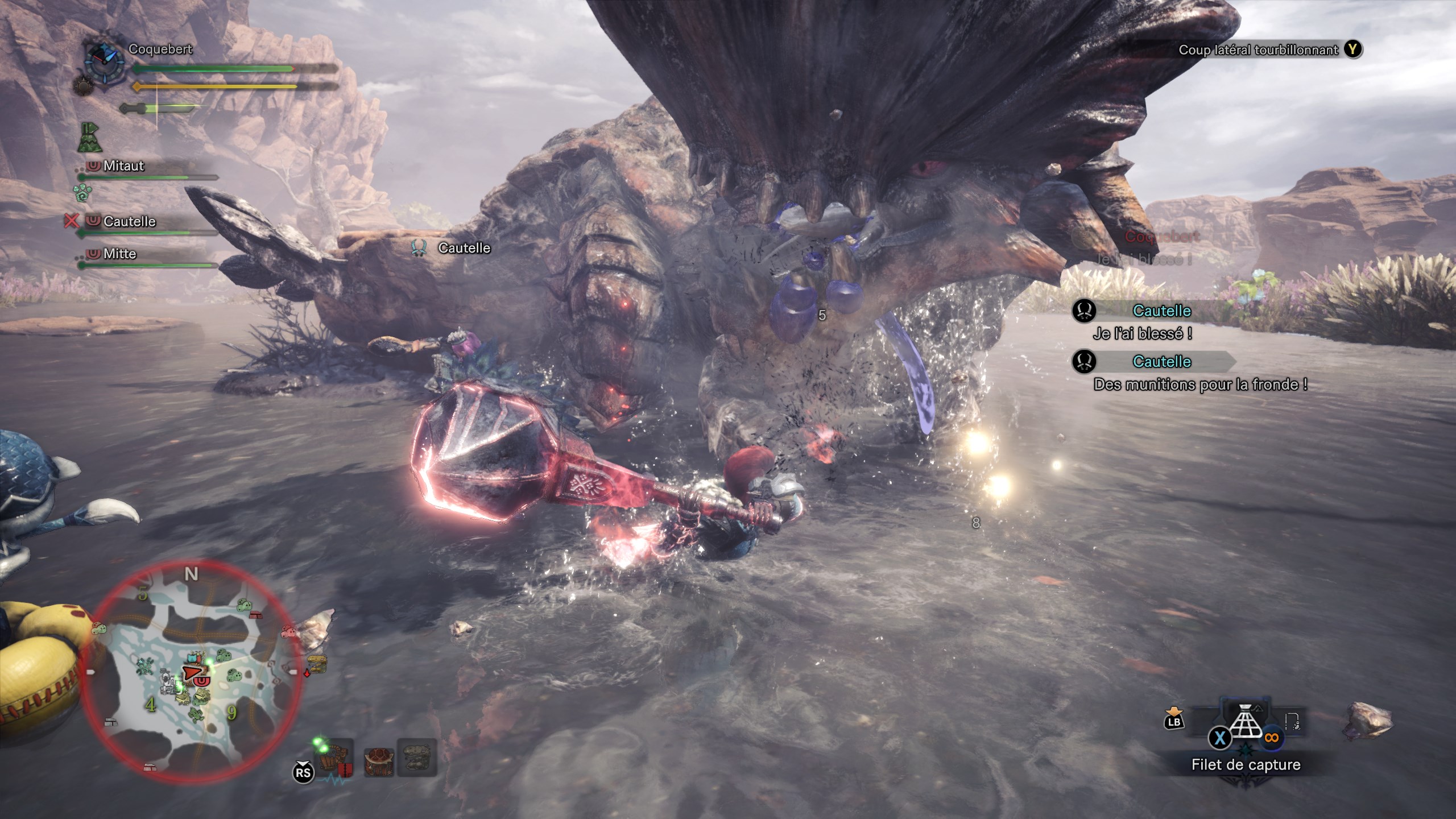Select the grey rocky monster icon

click(417, 758)
